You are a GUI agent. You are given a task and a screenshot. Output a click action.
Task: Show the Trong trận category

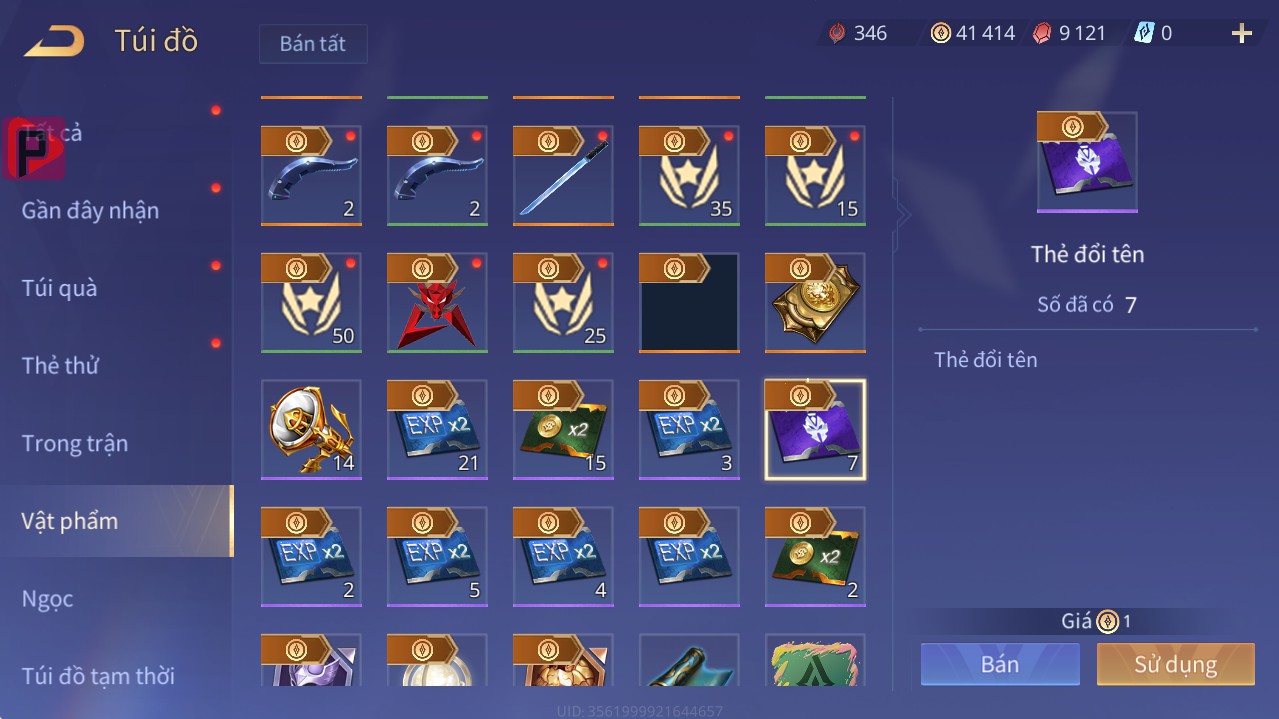coord(75,443)
